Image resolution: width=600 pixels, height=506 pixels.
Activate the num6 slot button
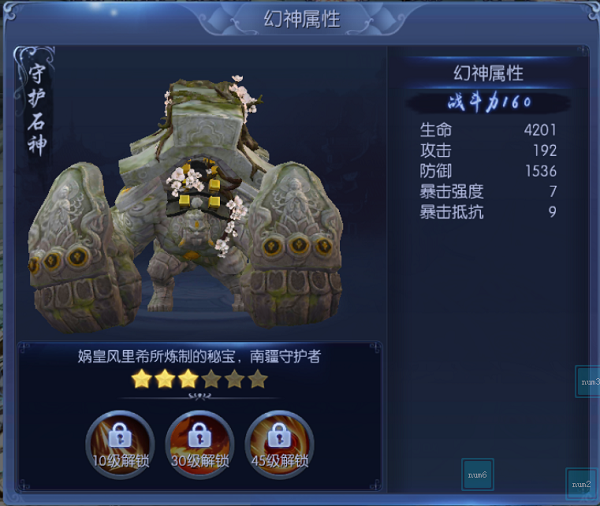click(477, 474)
